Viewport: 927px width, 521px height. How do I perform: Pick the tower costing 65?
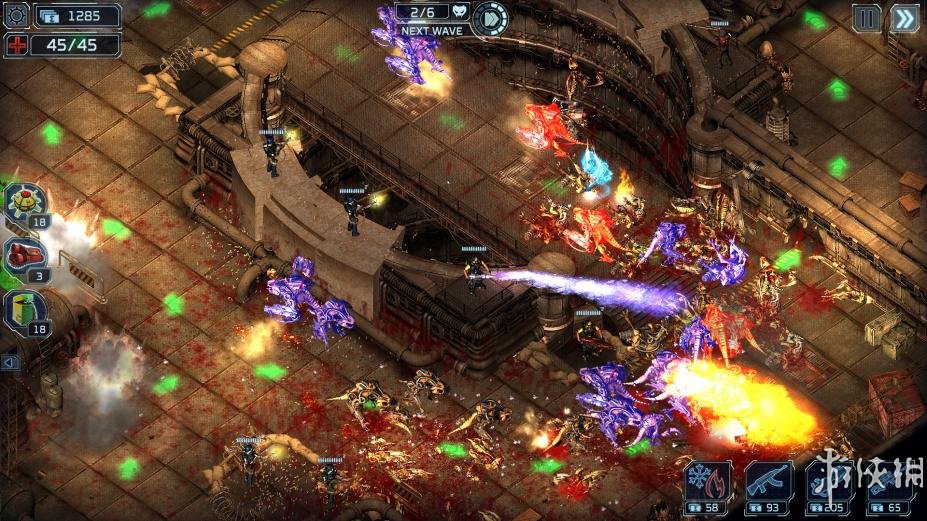891,484
